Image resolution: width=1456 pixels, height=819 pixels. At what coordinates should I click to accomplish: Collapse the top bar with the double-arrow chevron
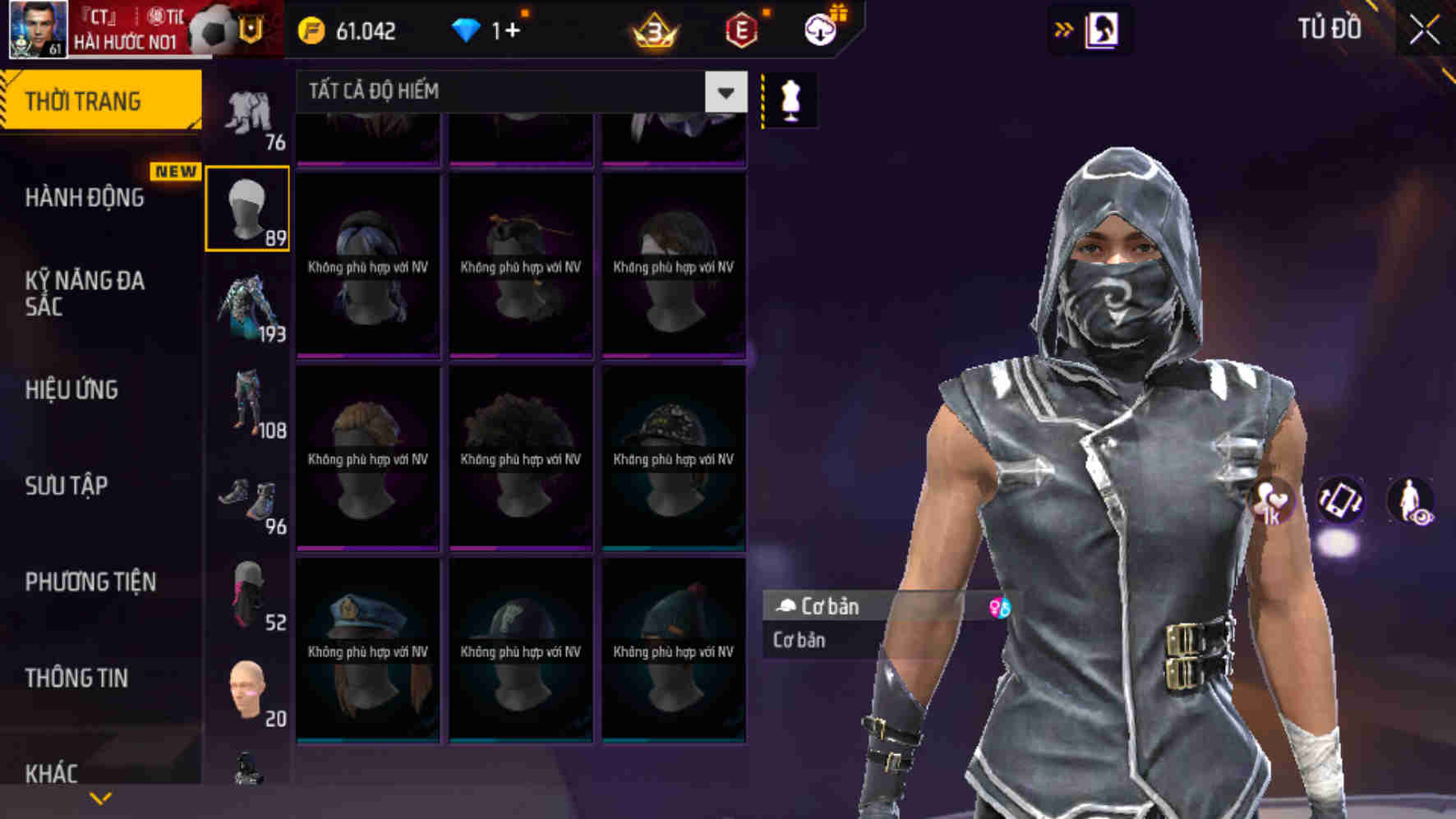click(1064, 27)
